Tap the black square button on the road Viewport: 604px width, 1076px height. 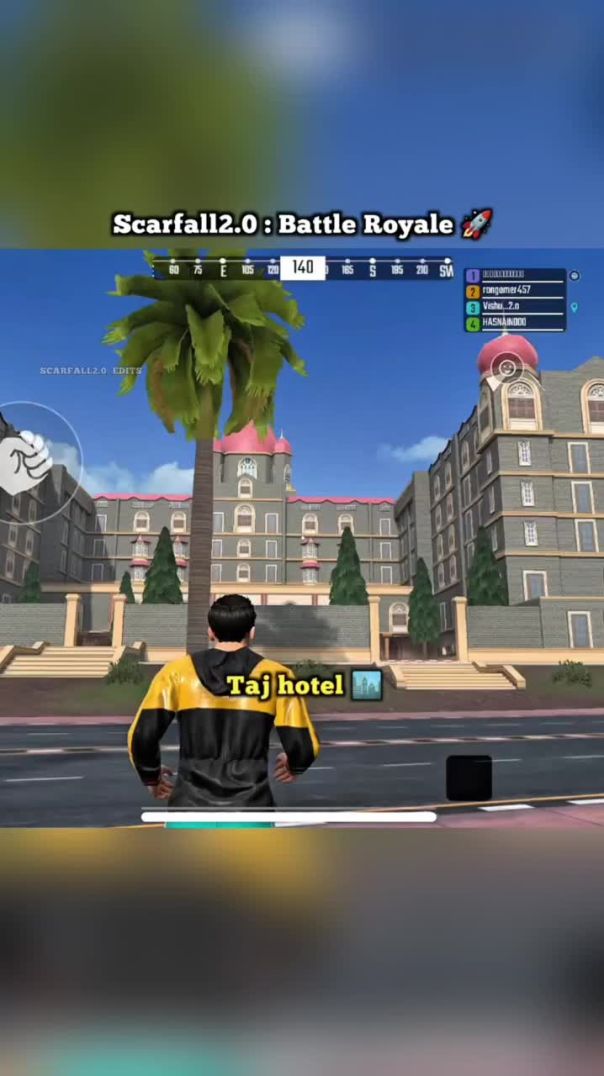coord(468,778)
